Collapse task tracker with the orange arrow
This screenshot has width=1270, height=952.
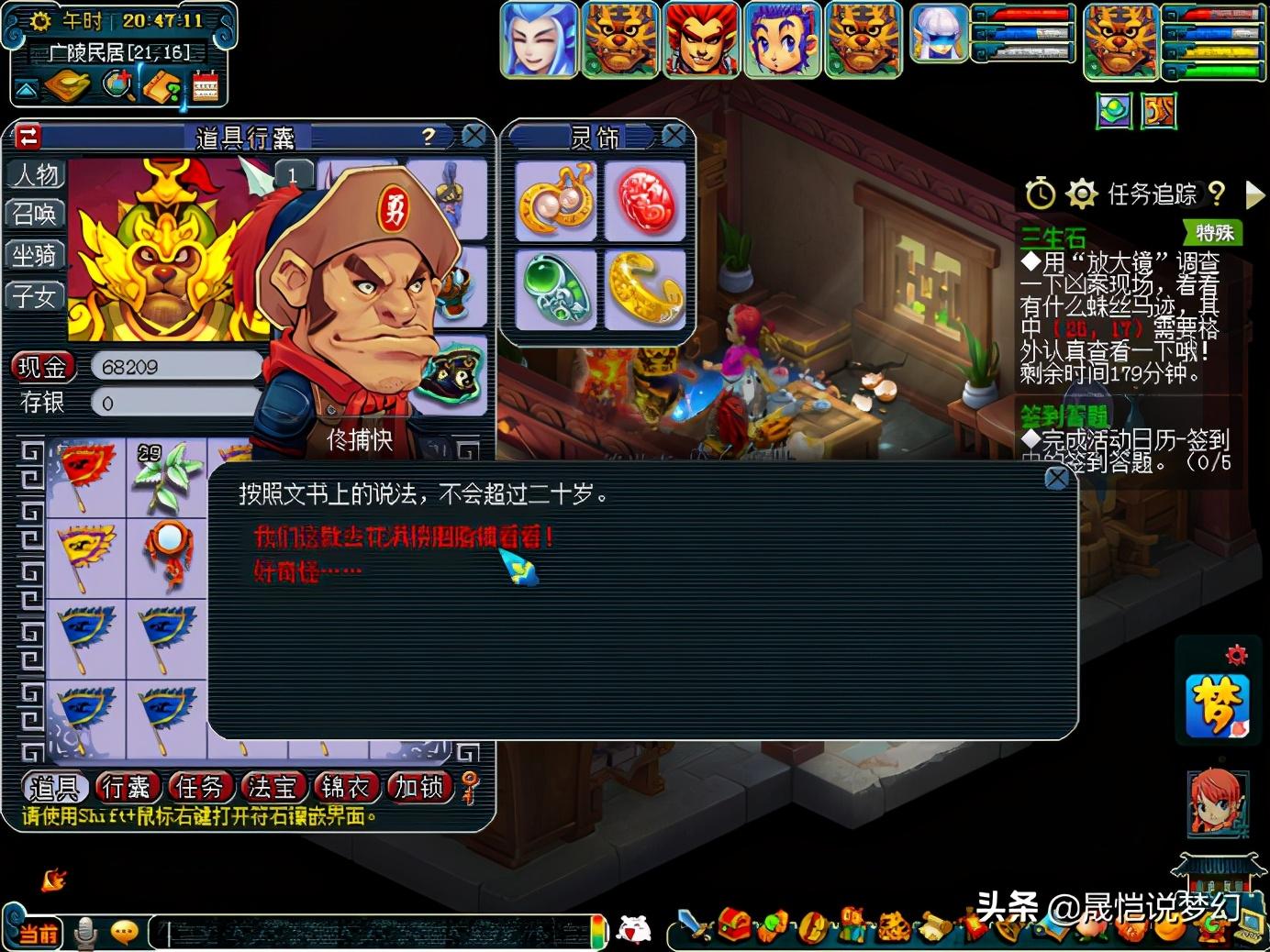click(1253, 194)
